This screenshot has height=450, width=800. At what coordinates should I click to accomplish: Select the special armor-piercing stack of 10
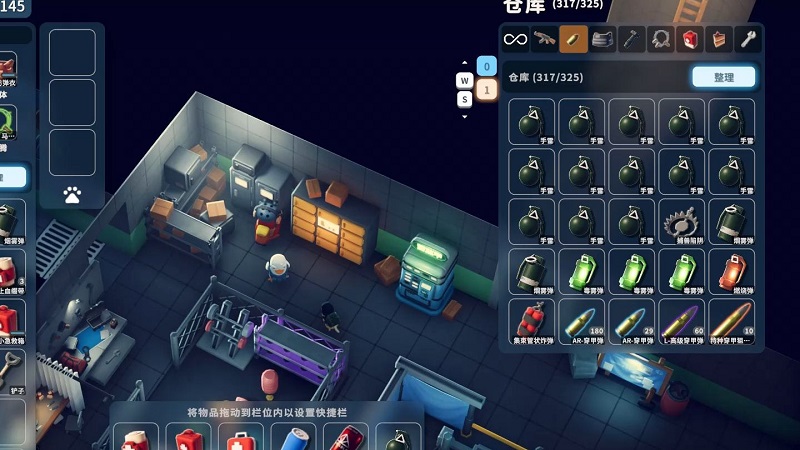click(732, 322)
